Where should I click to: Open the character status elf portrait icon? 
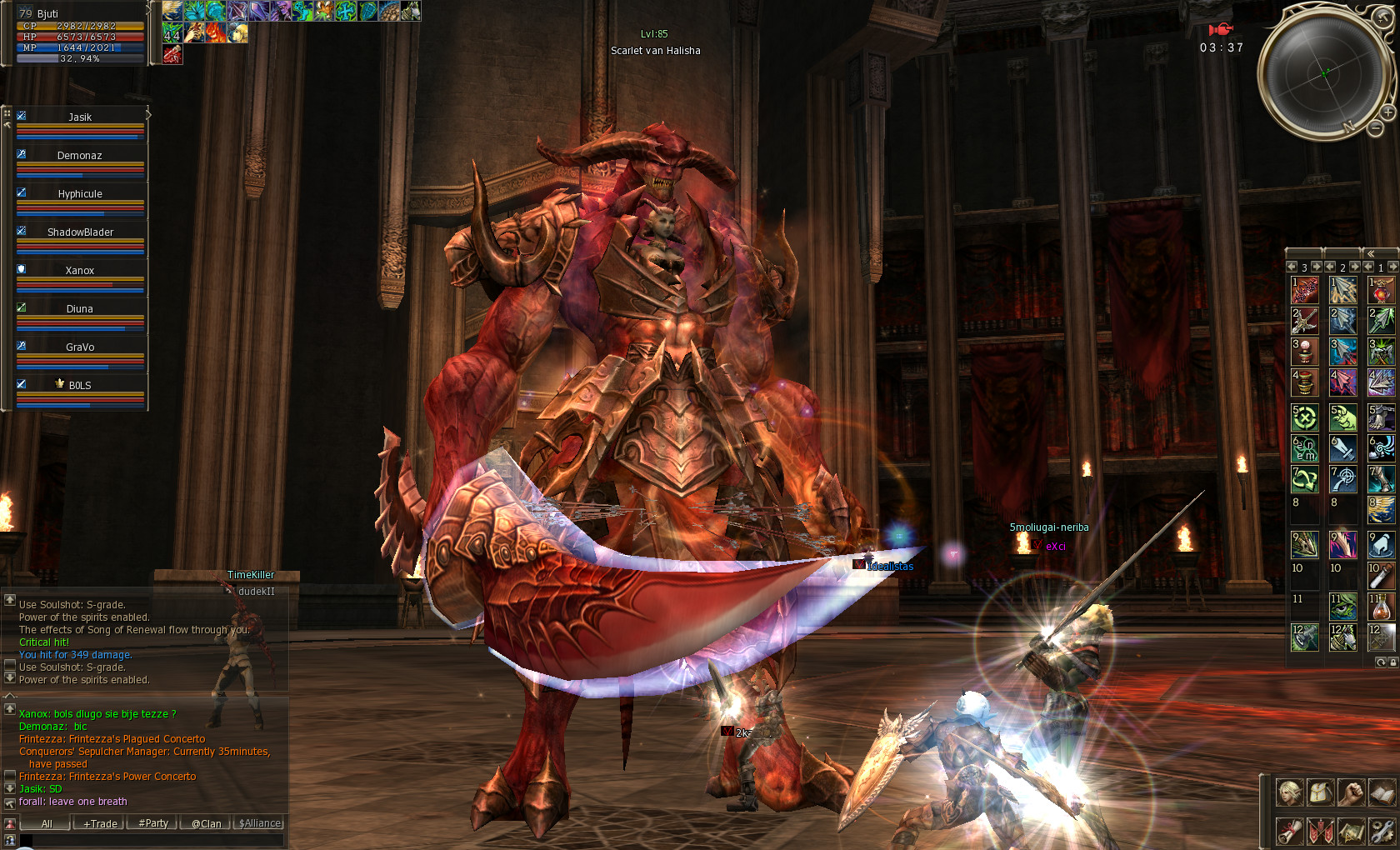coord(1290,792)
